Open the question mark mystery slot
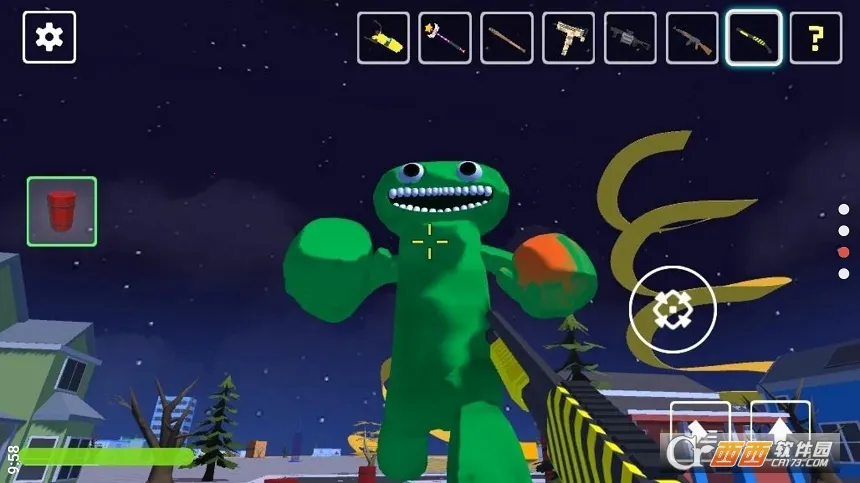Image resolution: width=860 pixels, height=483 pixels. (816, 38)
